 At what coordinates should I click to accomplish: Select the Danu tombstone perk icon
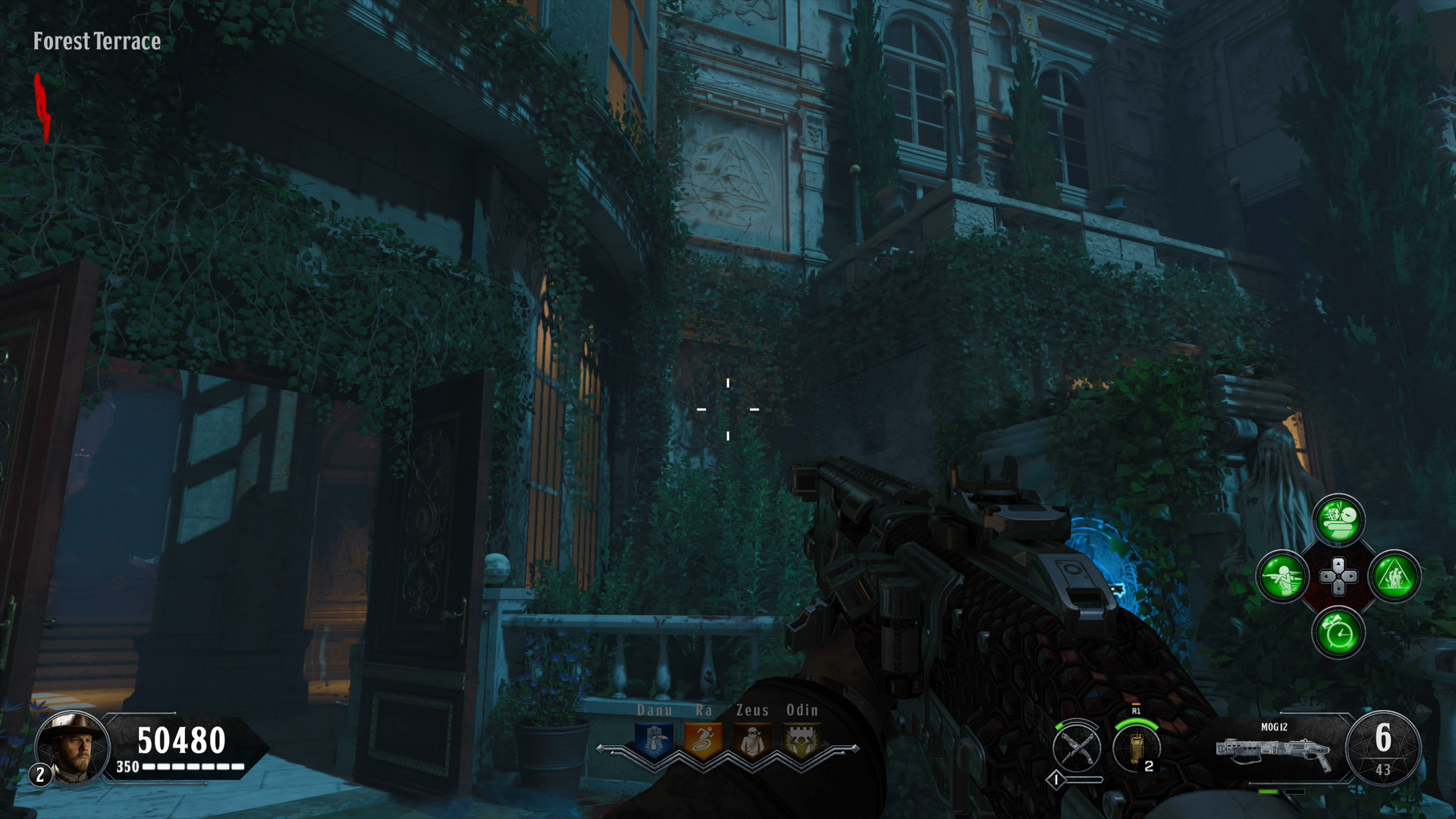click(x=654, y=741)
